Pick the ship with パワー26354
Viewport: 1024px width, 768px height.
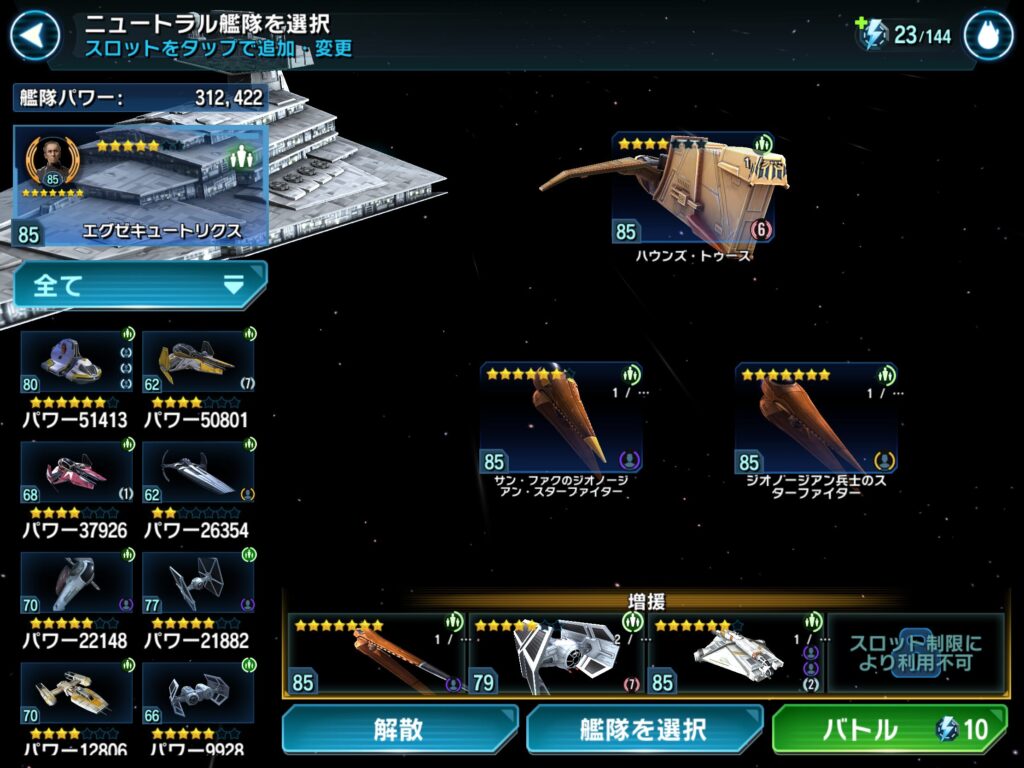198,473
